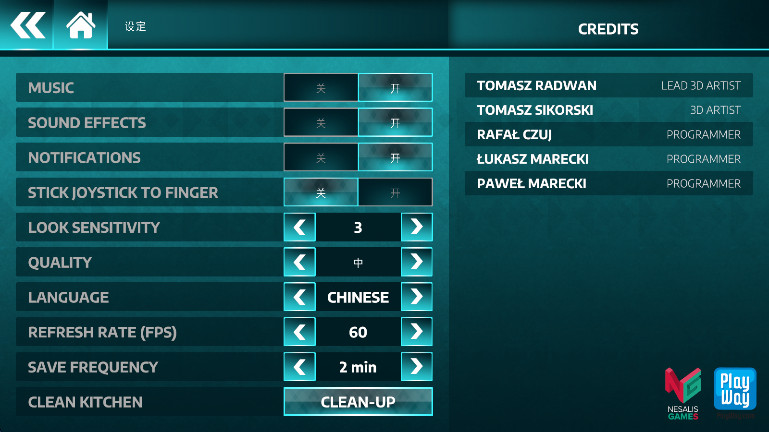The image size is (769, 432).
Task: Increase the Save Frequency
Action: pos(417,367)
